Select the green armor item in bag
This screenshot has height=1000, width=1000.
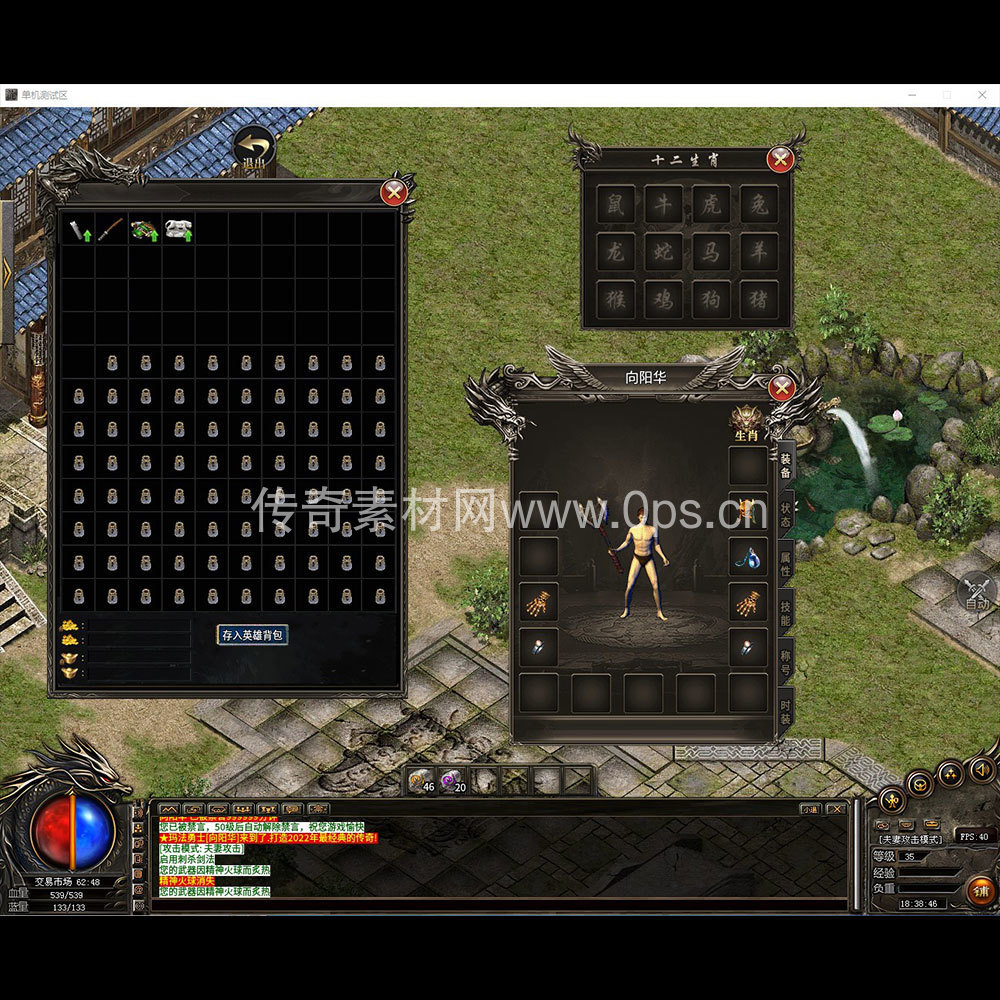(x=145, y=229)
